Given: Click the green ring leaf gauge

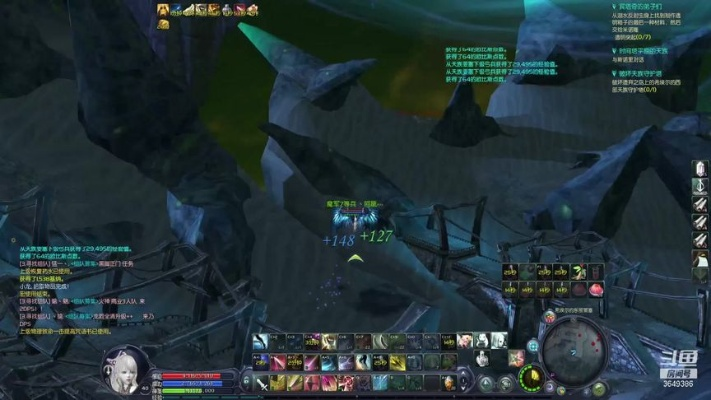Looking at the screenshot, I should (x=530, y=378).
